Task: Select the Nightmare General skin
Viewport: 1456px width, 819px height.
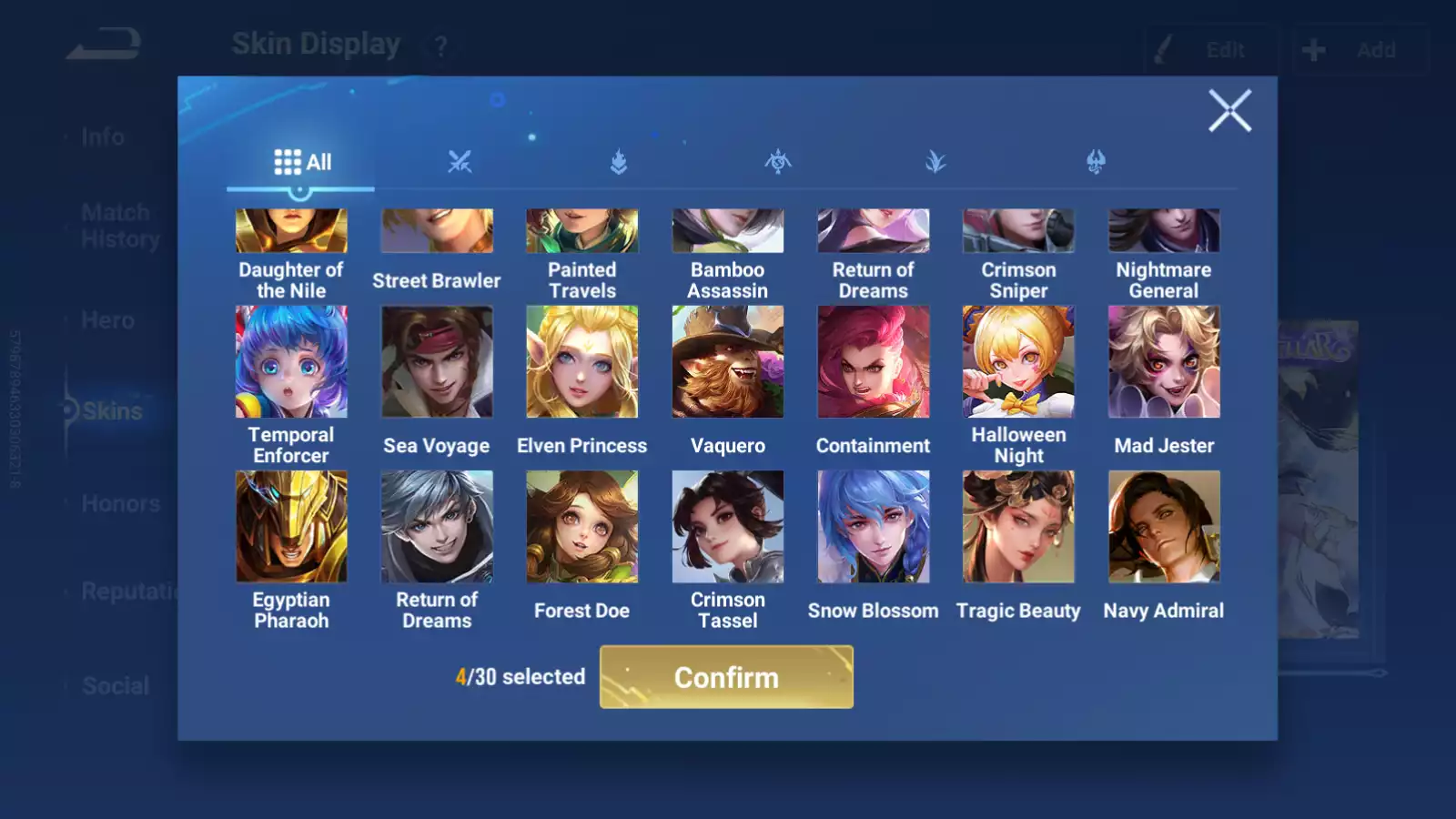Action: click(1164, 232)
